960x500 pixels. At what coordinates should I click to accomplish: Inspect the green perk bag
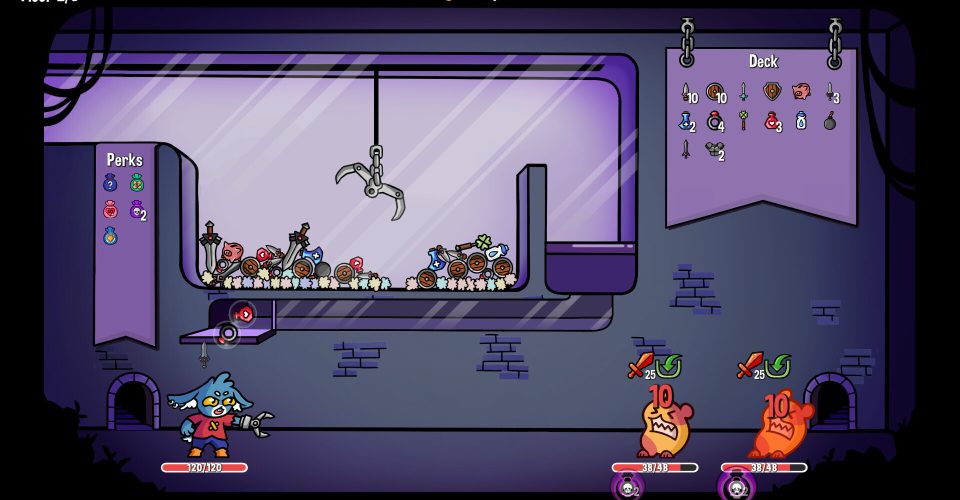coord(137,183)
